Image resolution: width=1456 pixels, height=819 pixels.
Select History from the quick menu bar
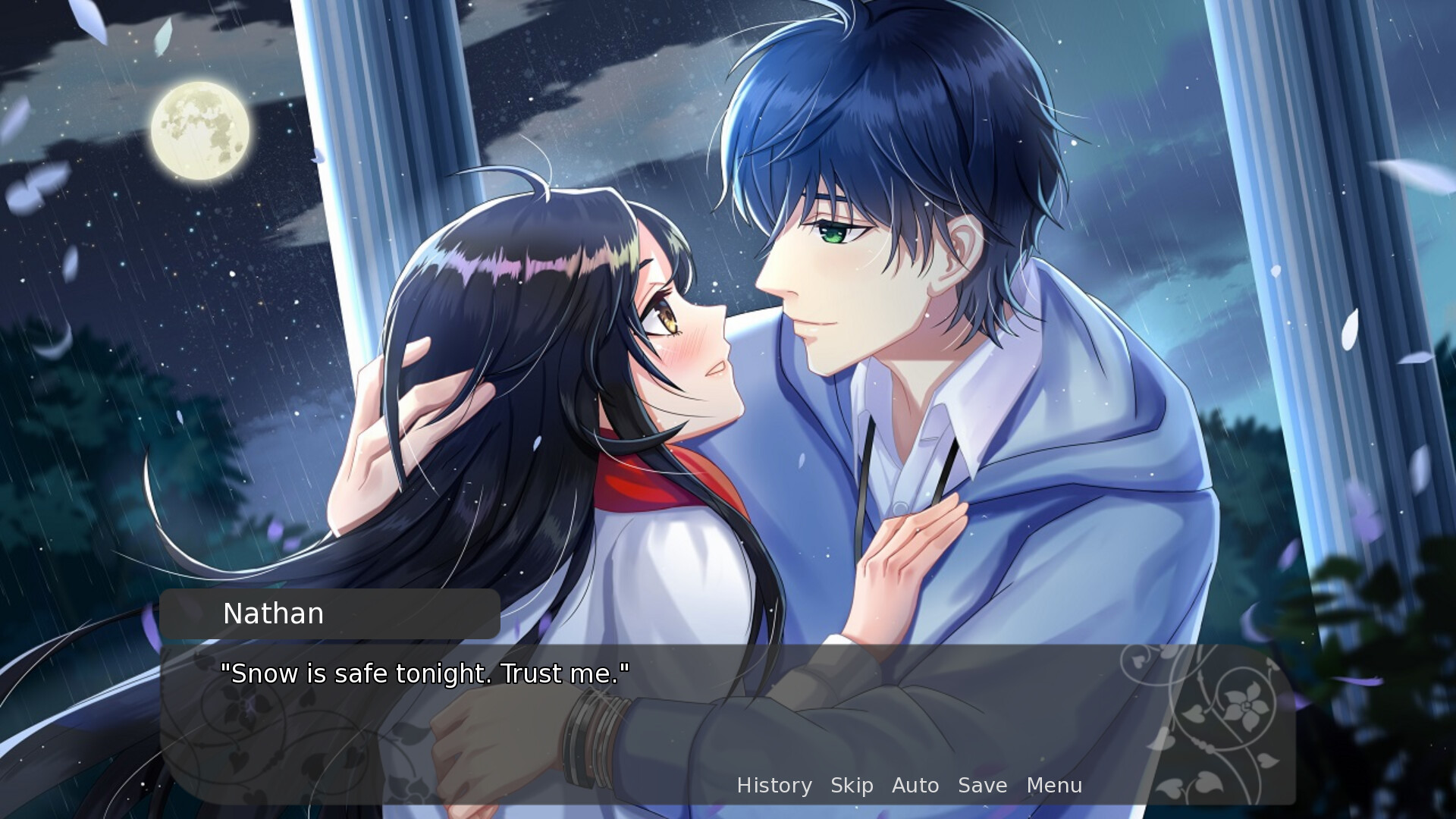coord(774,786)
